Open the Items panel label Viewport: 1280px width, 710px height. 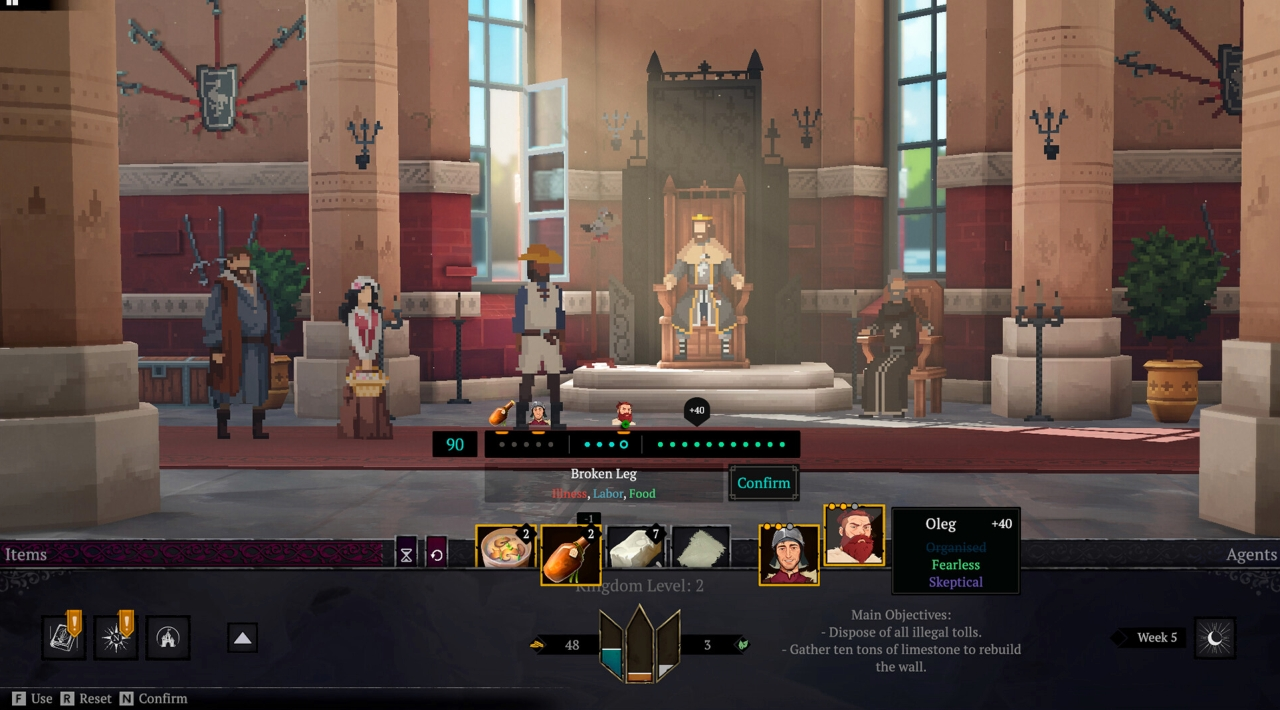(26, 554)
